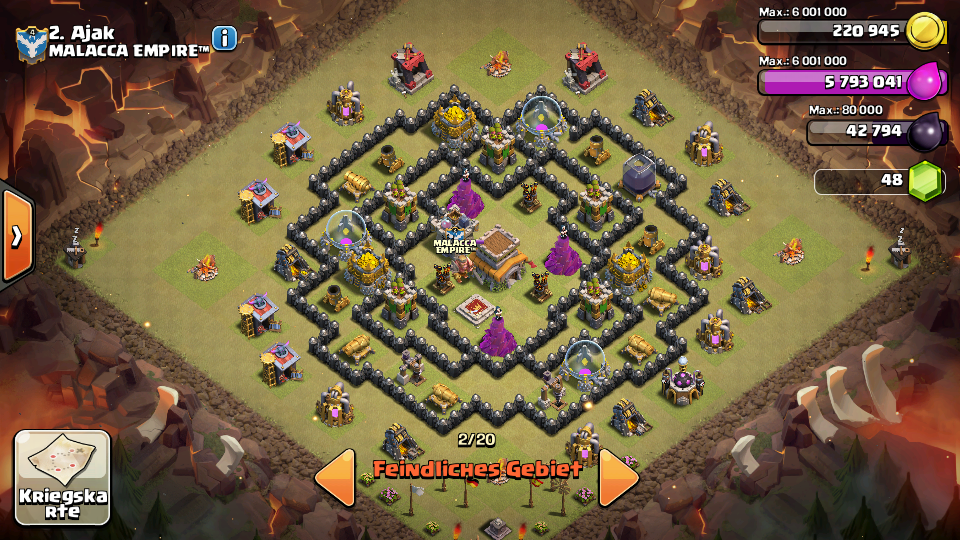This screenshot has width=960, height=540.
Task: Tap the dark elixir drop icon
Action: [x=925, y=131]
